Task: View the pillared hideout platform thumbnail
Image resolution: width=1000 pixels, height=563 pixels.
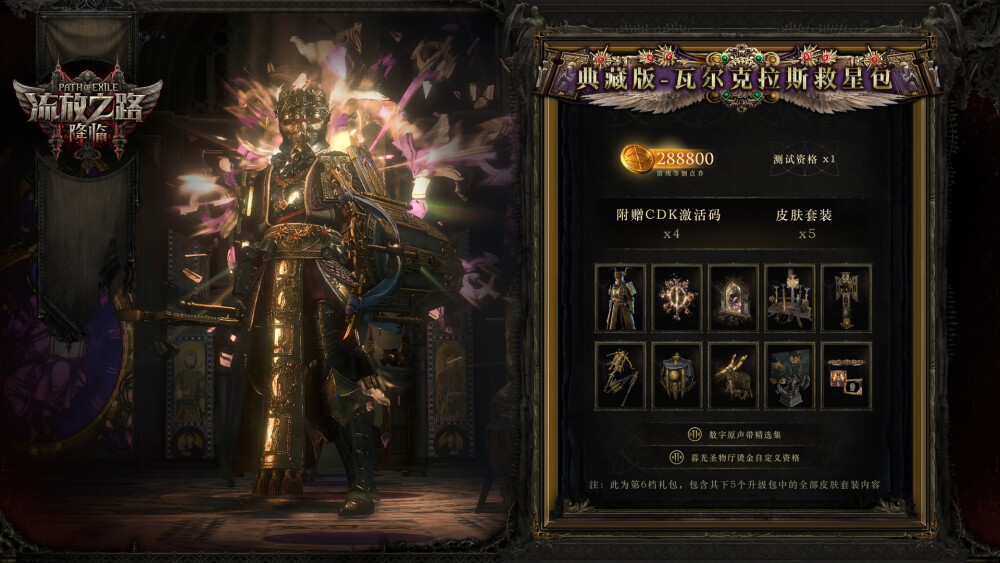Action: (790, 298)
